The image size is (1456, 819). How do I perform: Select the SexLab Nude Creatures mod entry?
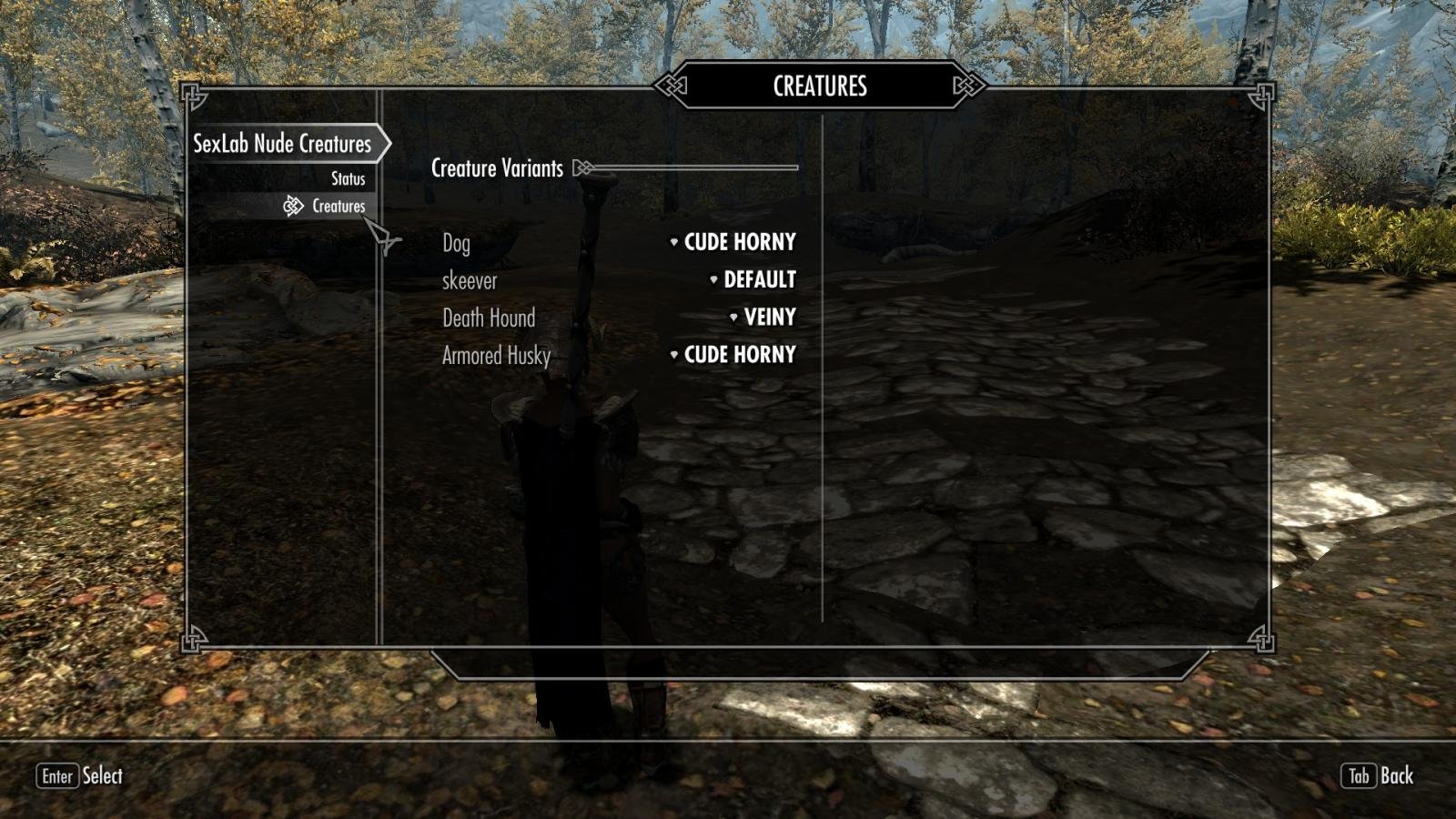pos(282,144)
